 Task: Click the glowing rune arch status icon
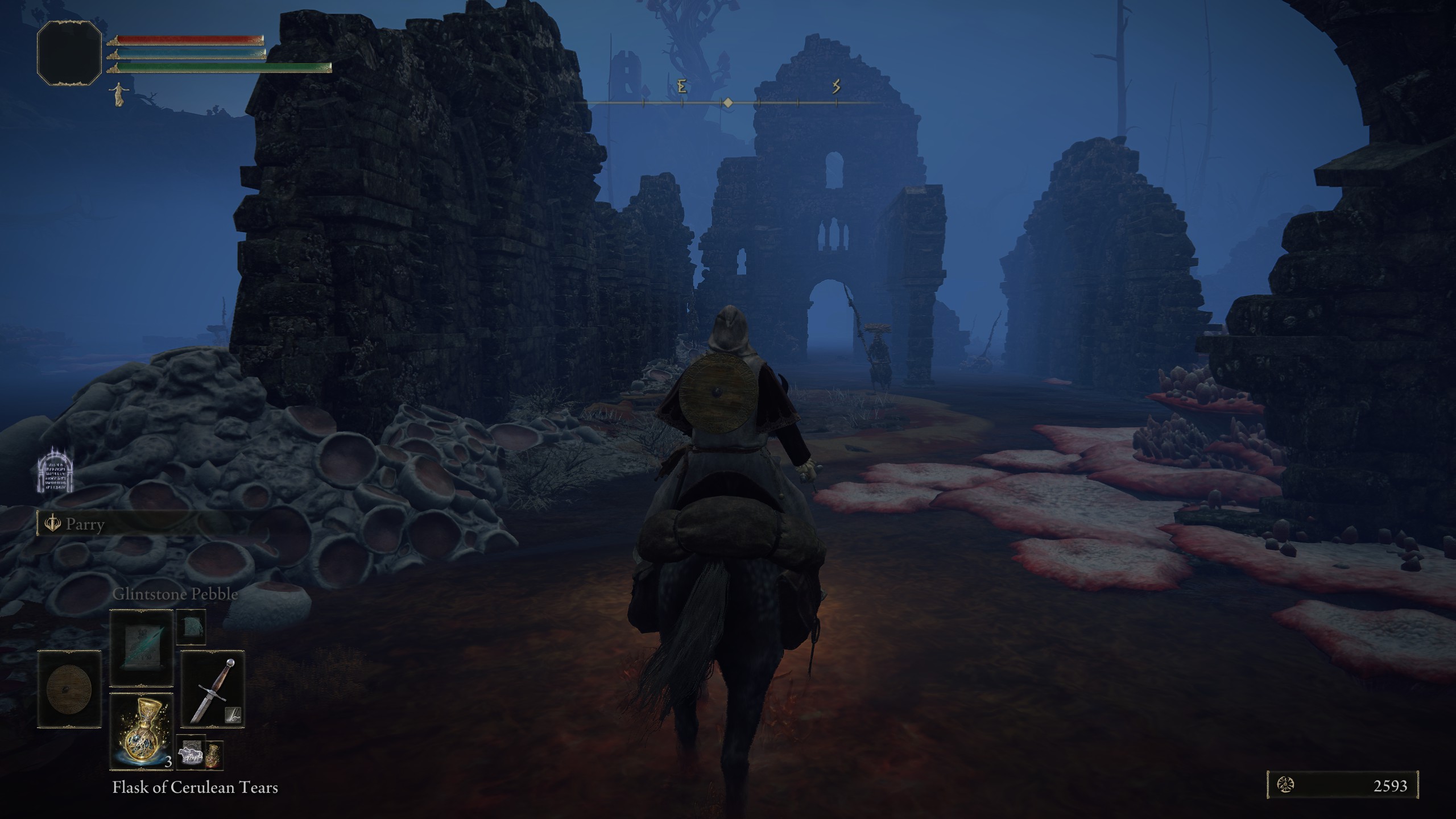(55, 470)
